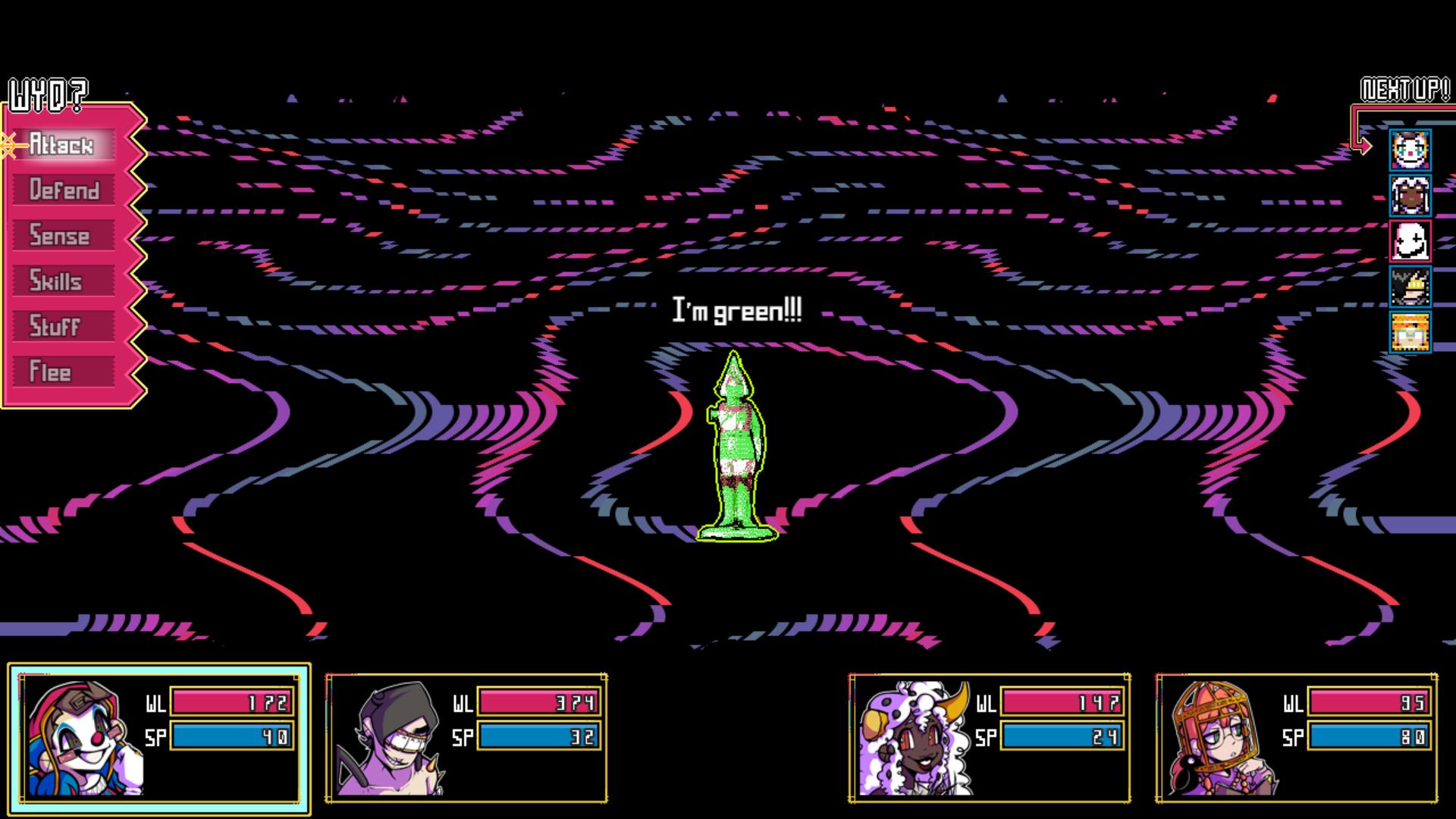The width and height of the screenshot is (1456, 819).
Task: Select the clown character party panel
Action: (159, 738)
